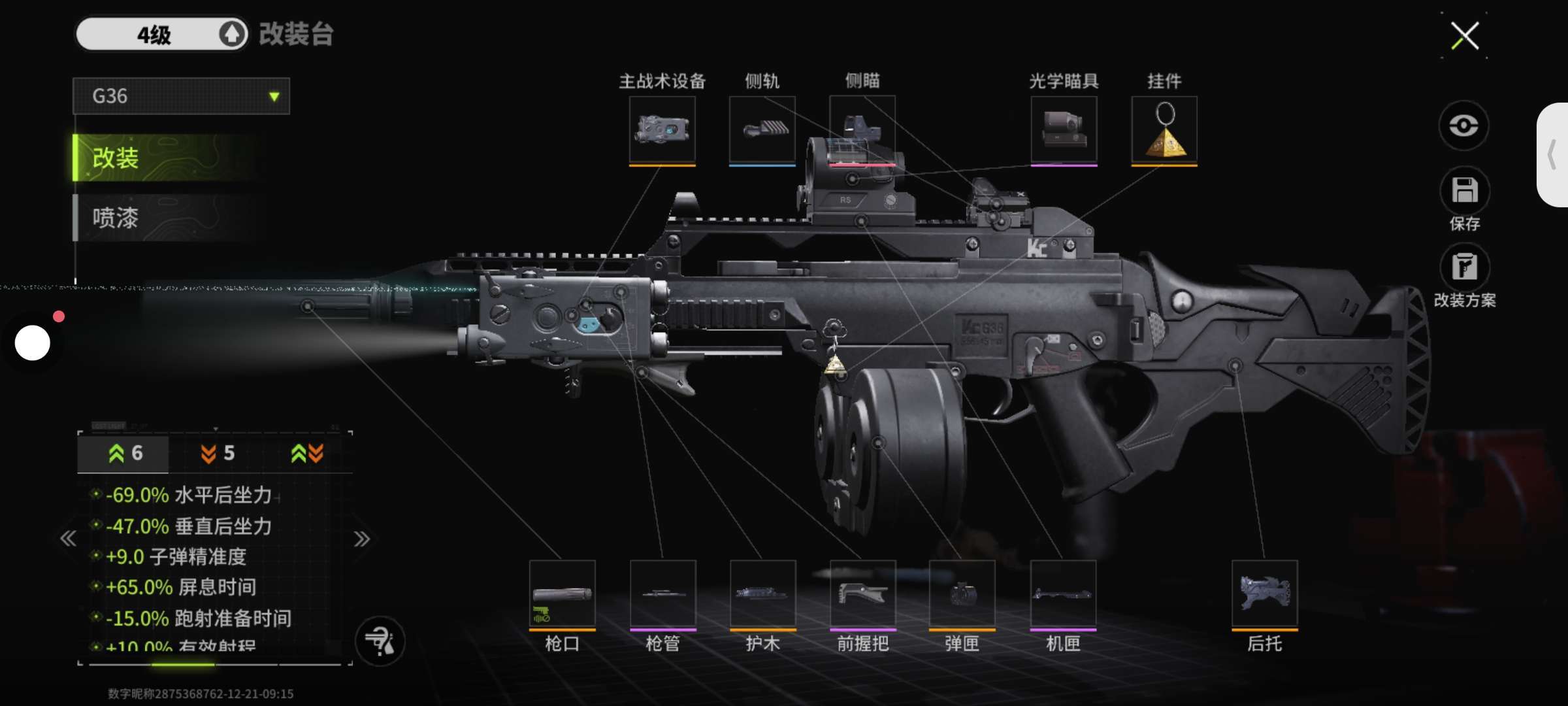This screenshot has width=1568, height=706.
Task: Select the 弹匣 drum magazine slot
Action: point(962,594)
